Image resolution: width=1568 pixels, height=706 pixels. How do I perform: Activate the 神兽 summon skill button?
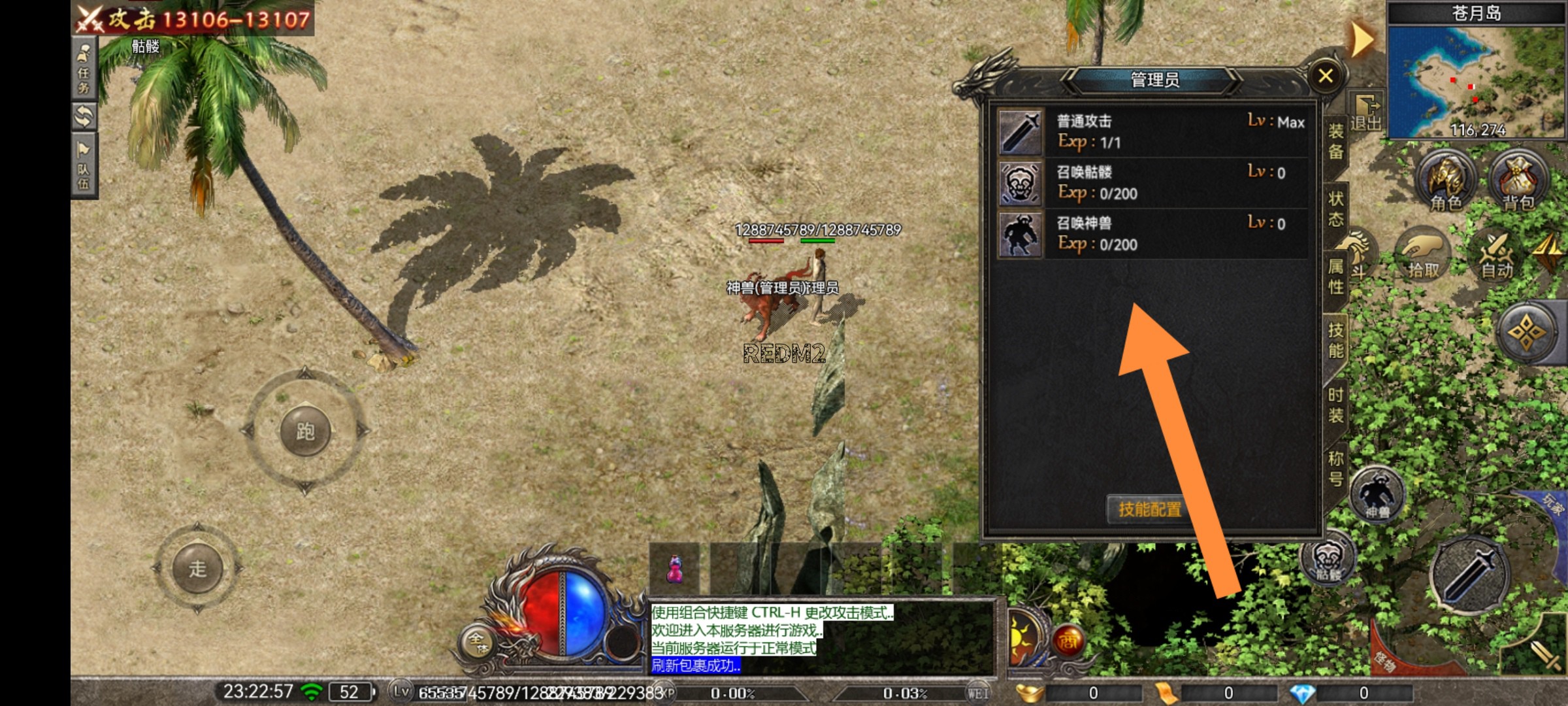pyautogui.click(x=1377, y=495)
